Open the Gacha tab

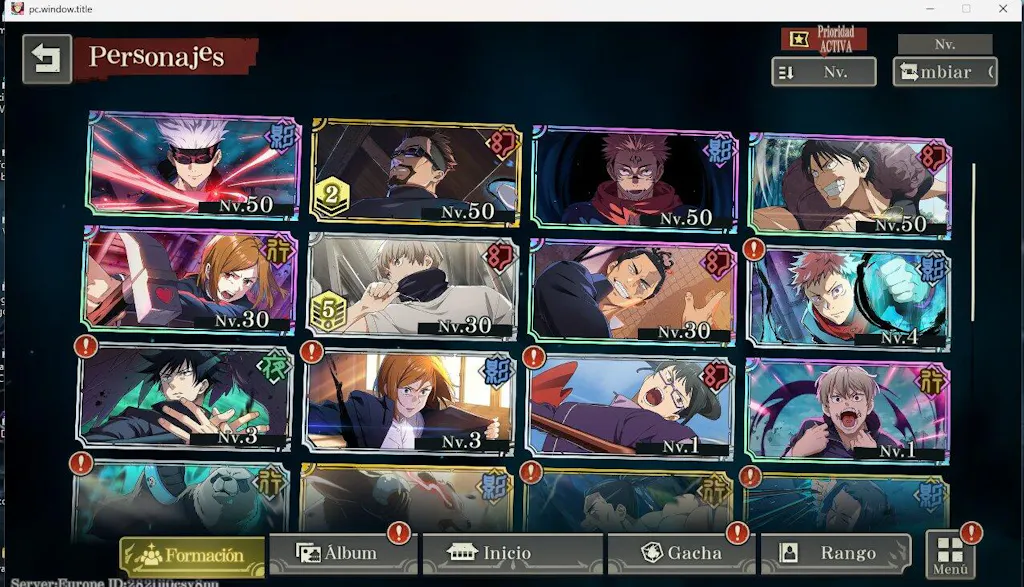tap(682, 553)
